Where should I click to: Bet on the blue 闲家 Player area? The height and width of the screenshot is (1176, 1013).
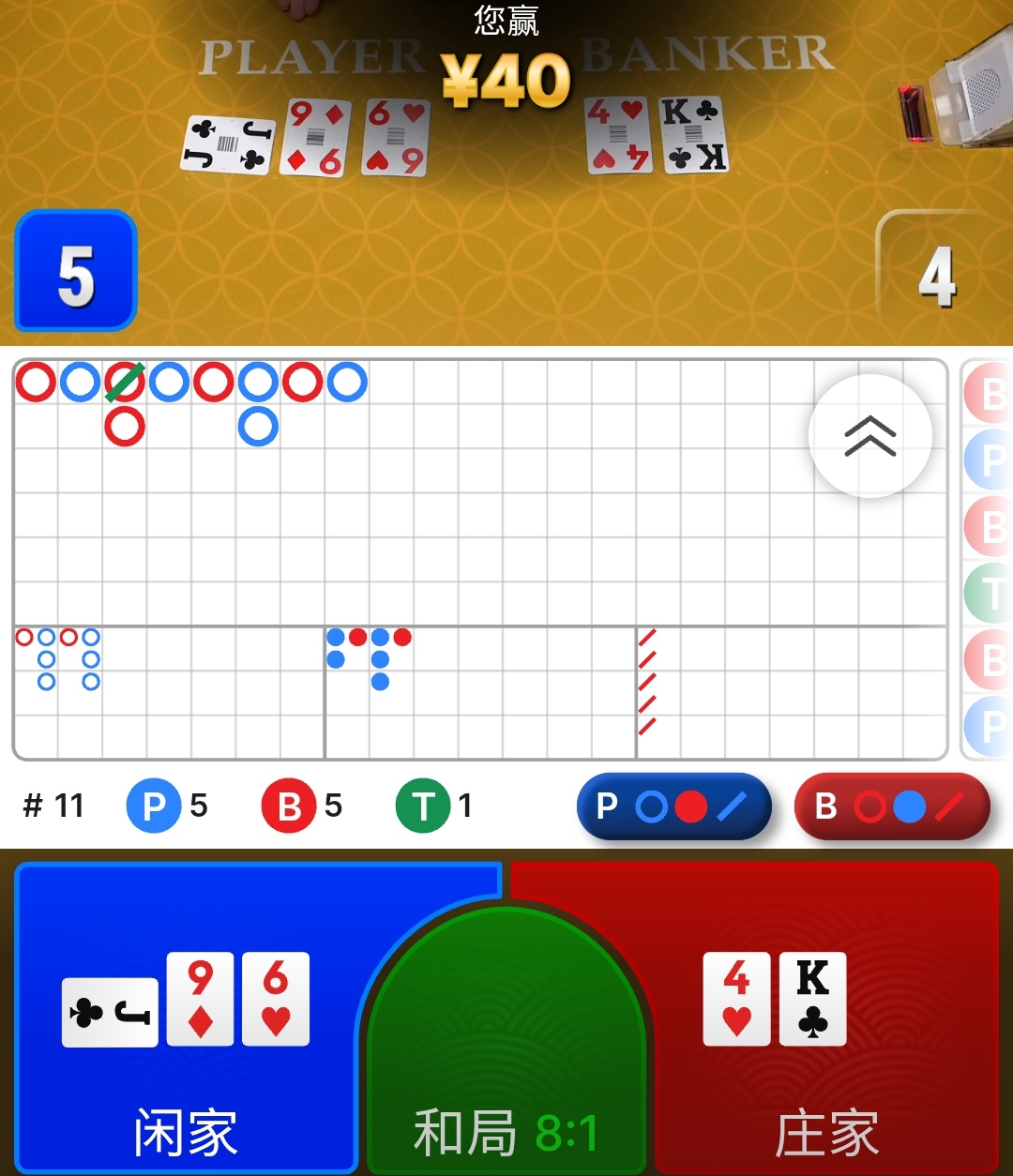point(186,1018)
